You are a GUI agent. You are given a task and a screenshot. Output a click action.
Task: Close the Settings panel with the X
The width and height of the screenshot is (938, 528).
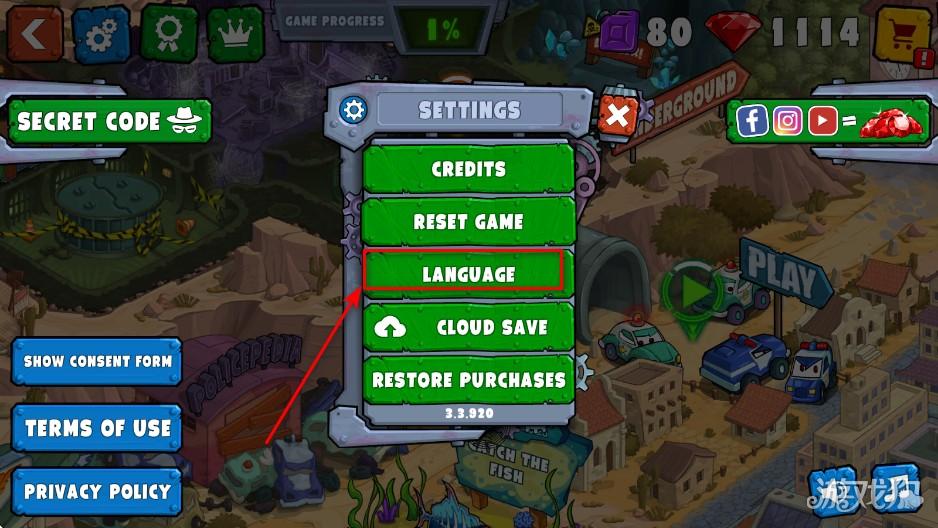[x=618, y=118]
